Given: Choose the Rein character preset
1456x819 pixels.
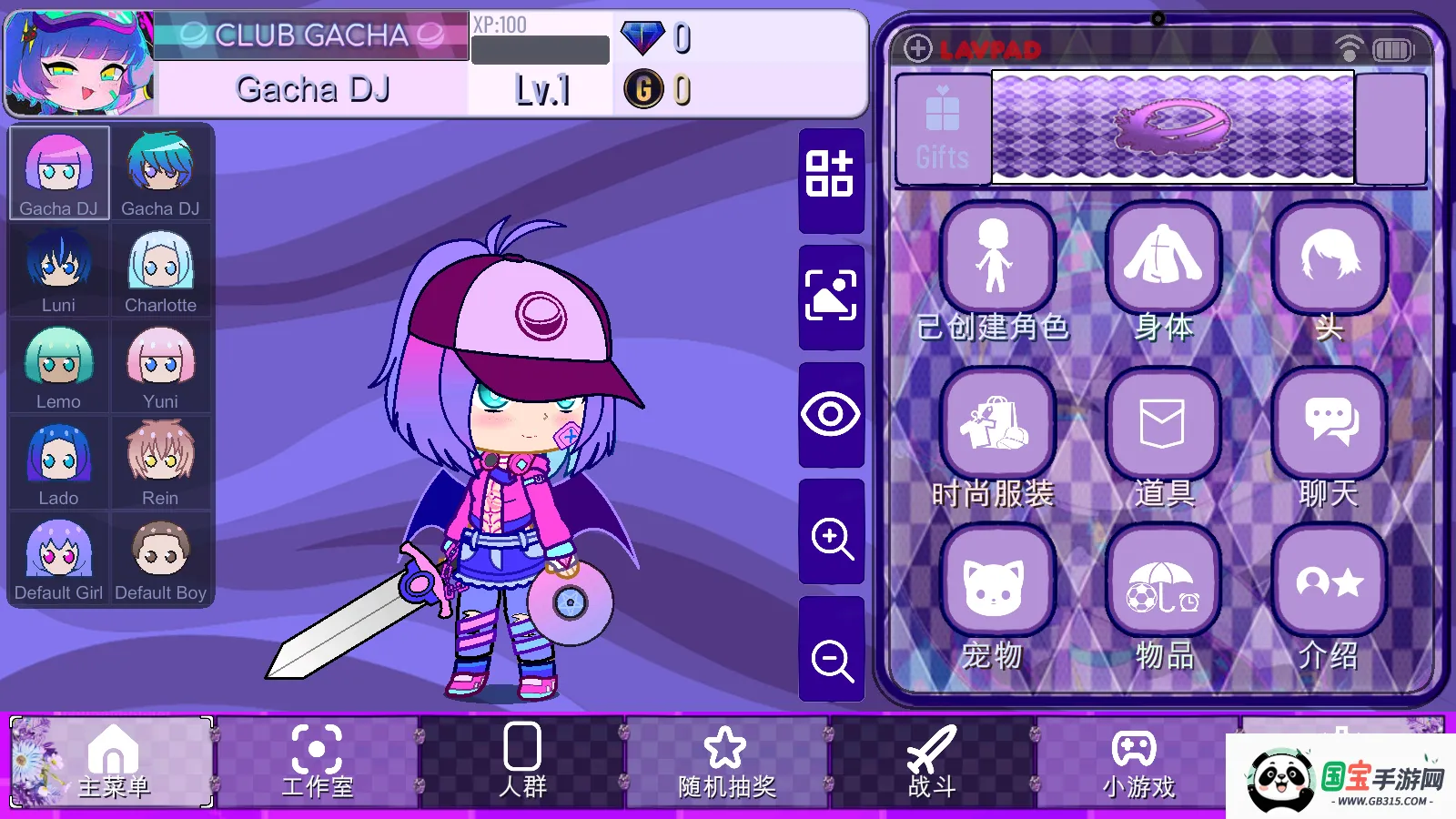Looking at the screenshot, I should point(160,463).
